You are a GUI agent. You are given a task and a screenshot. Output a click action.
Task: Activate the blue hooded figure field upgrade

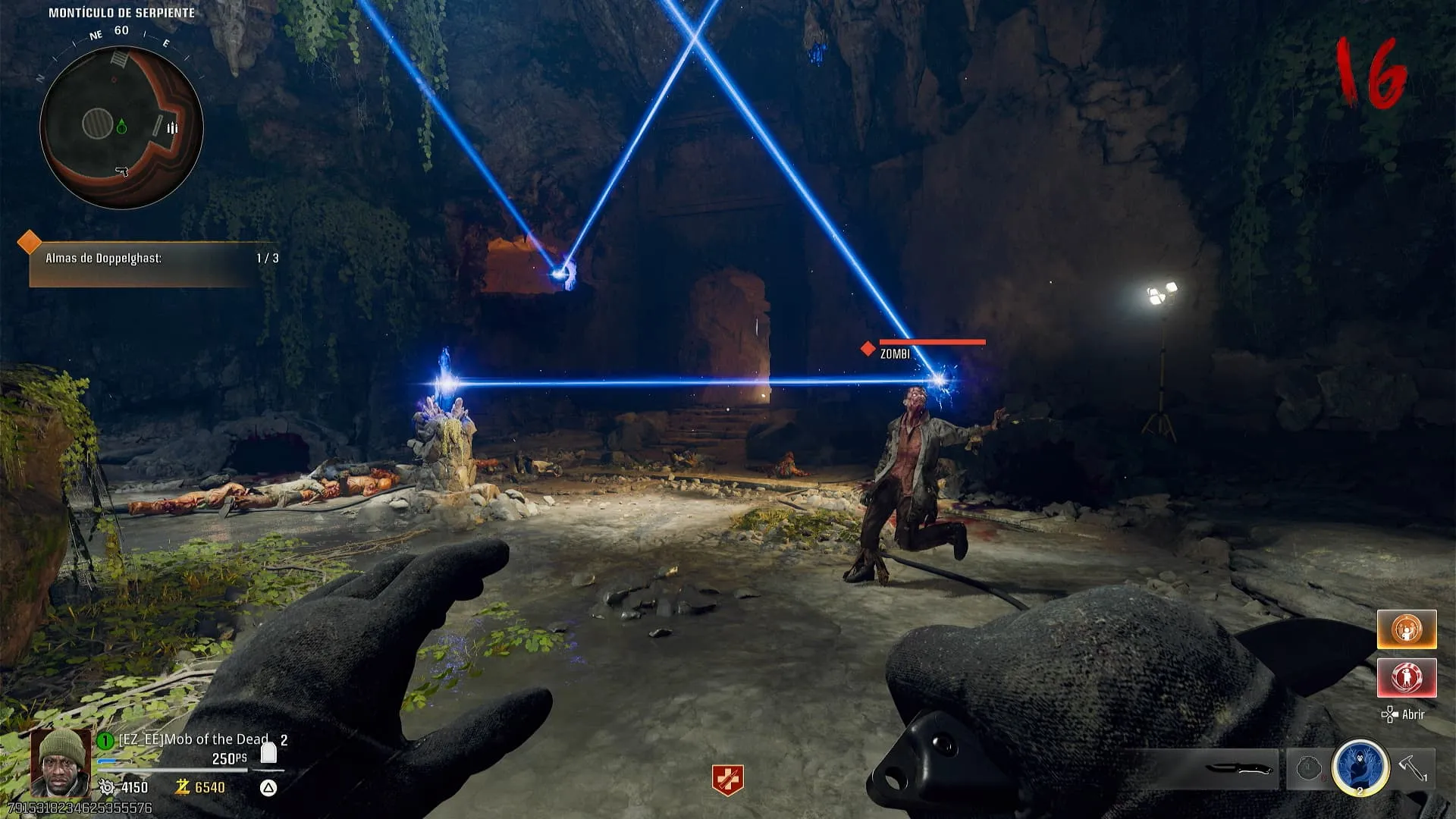1360,767
